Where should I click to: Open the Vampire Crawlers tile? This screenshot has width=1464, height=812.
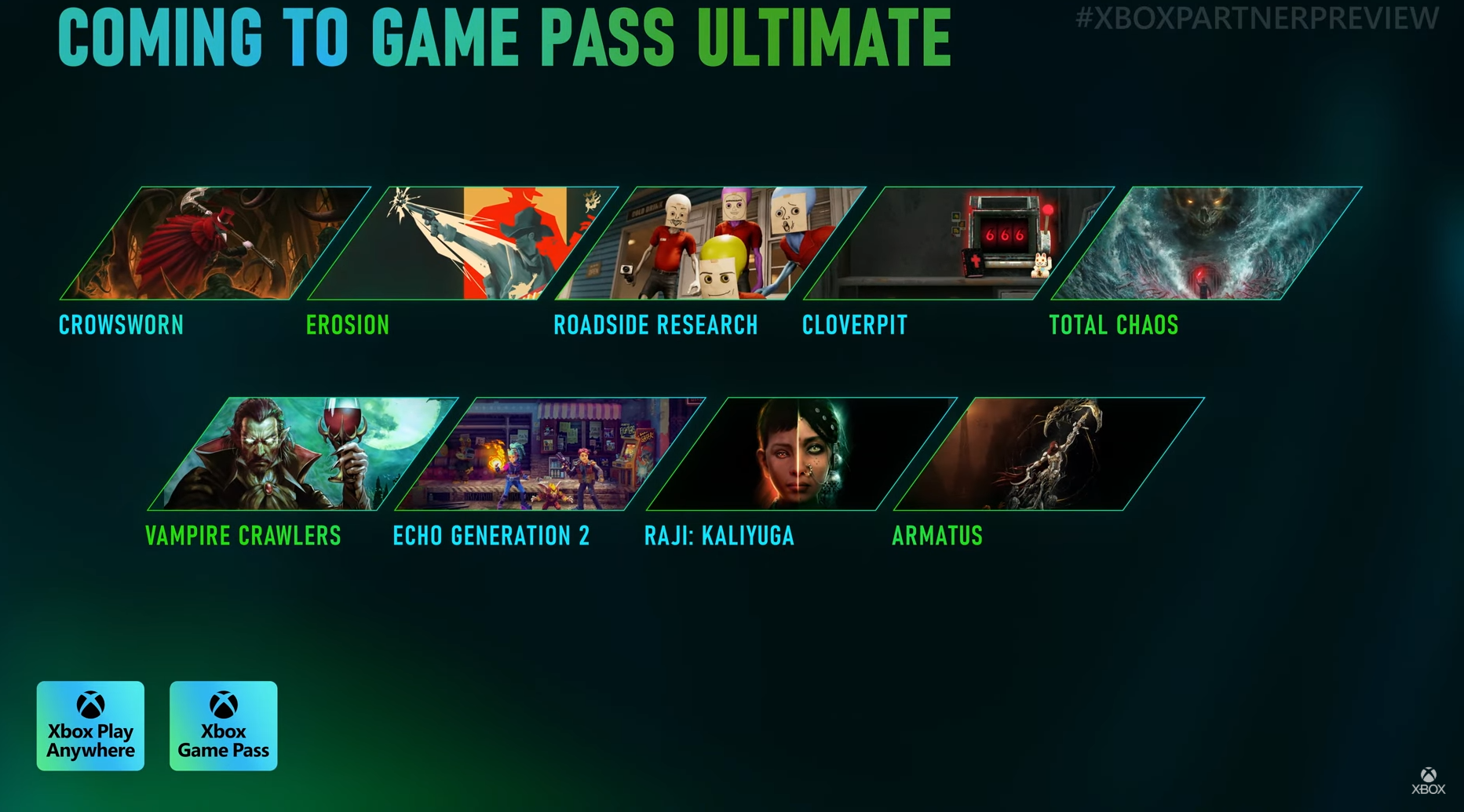[x=302, y=454]
